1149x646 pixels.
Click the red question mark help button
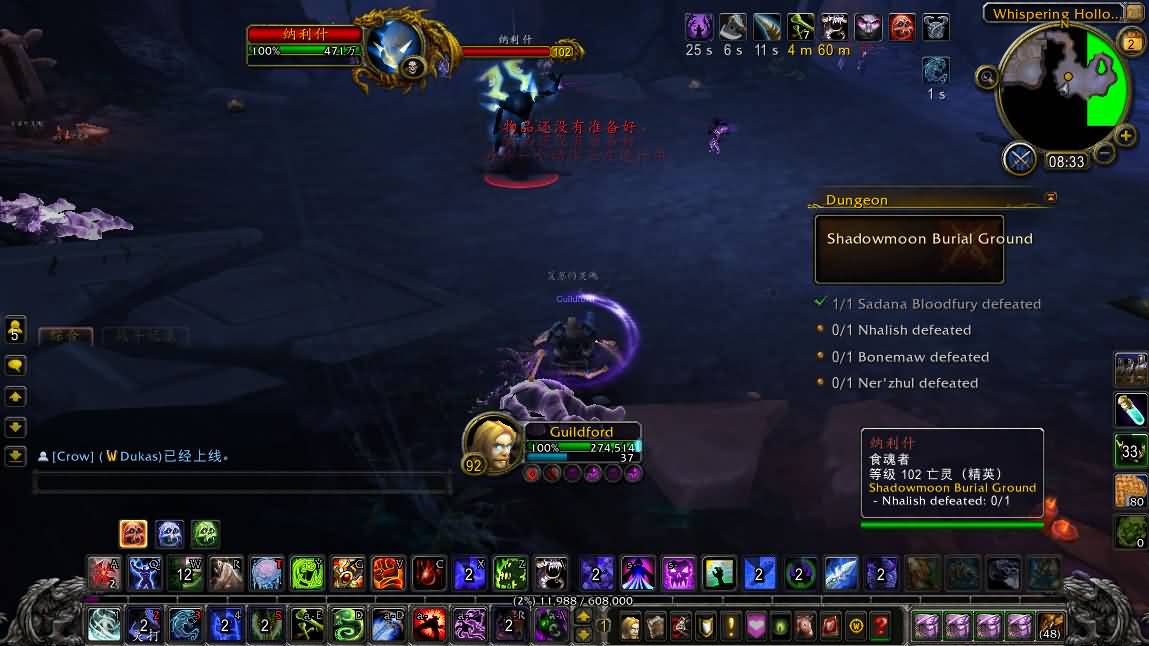(880, 626)
